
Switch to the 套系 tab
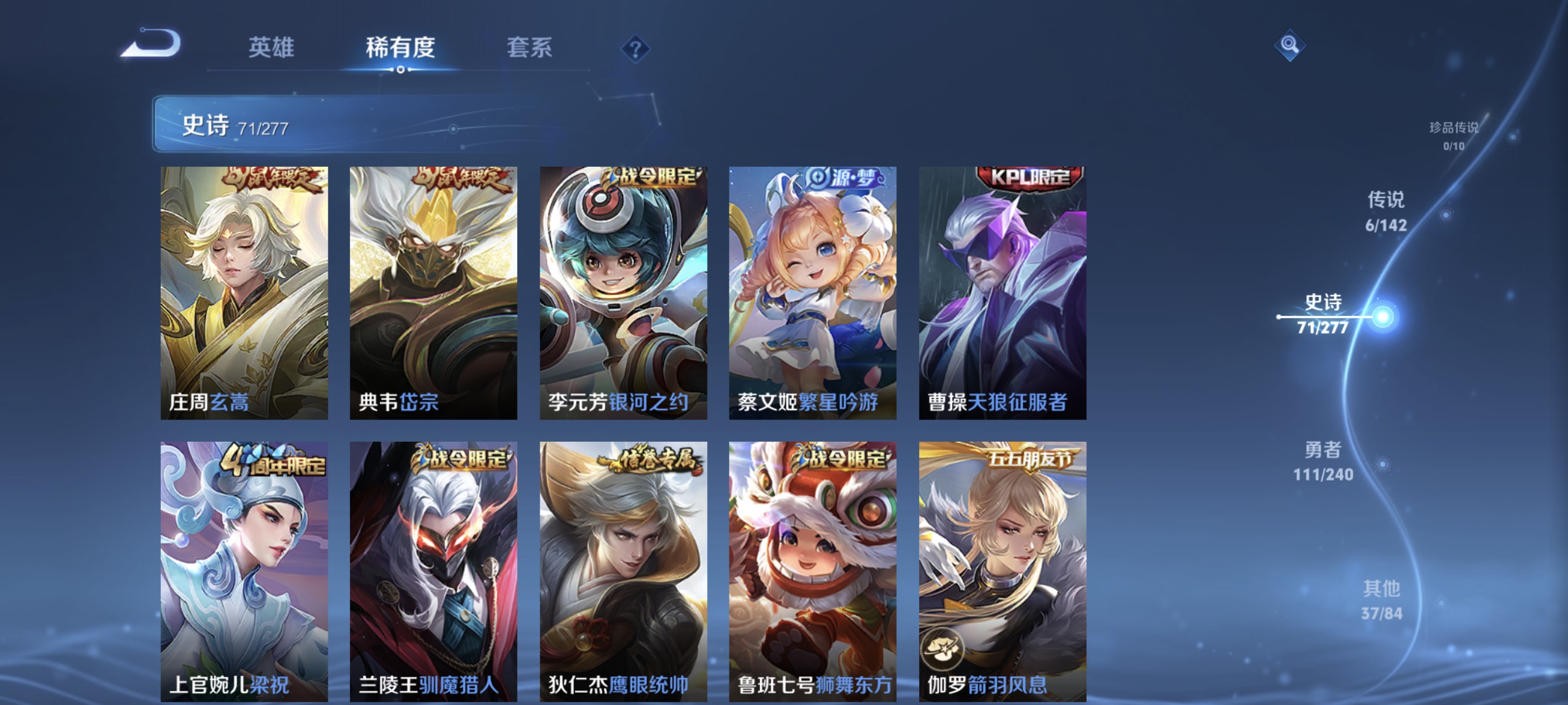tap(530, 49)
